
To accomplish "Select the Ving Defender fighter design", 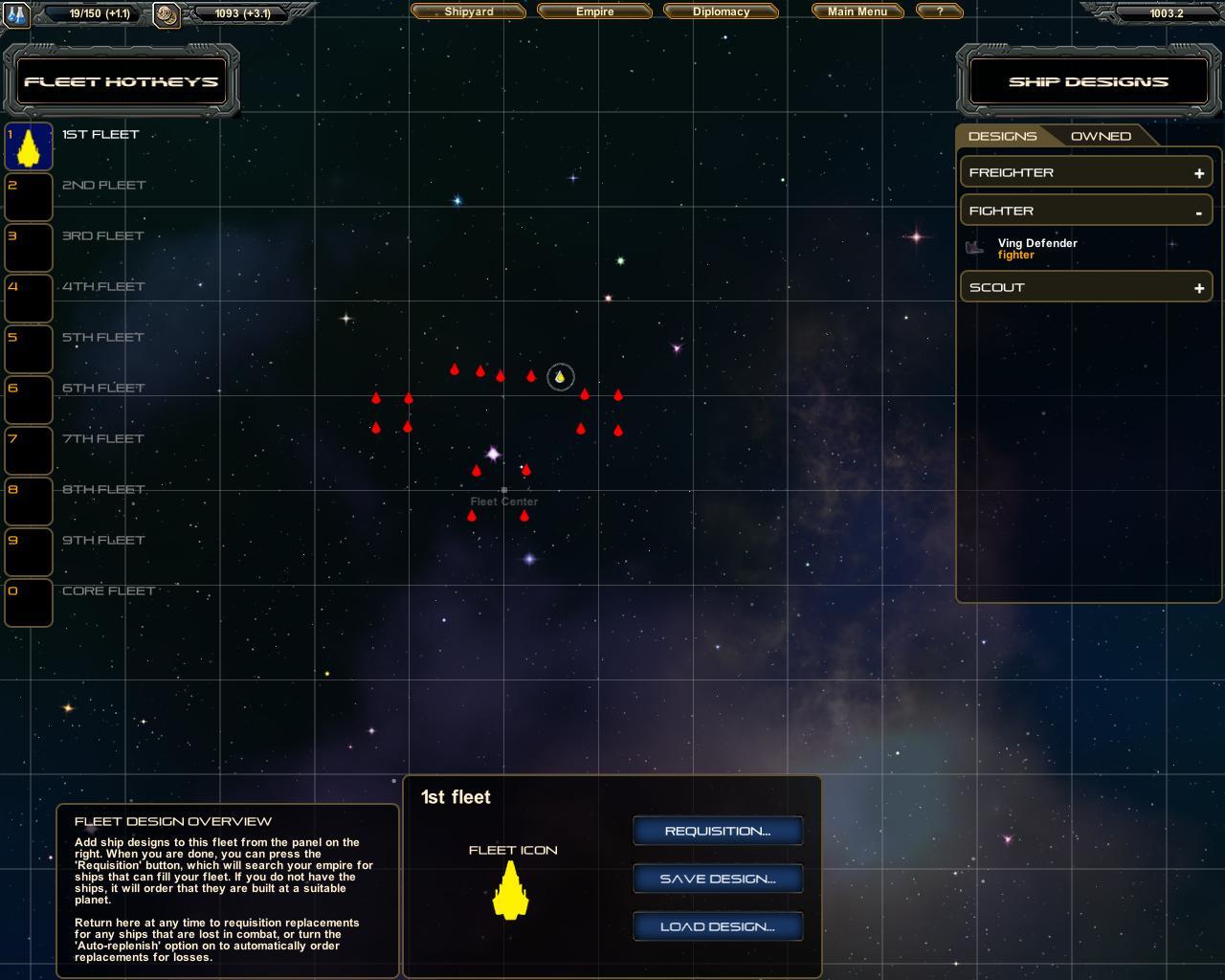I will click(x=1036, y=248).
